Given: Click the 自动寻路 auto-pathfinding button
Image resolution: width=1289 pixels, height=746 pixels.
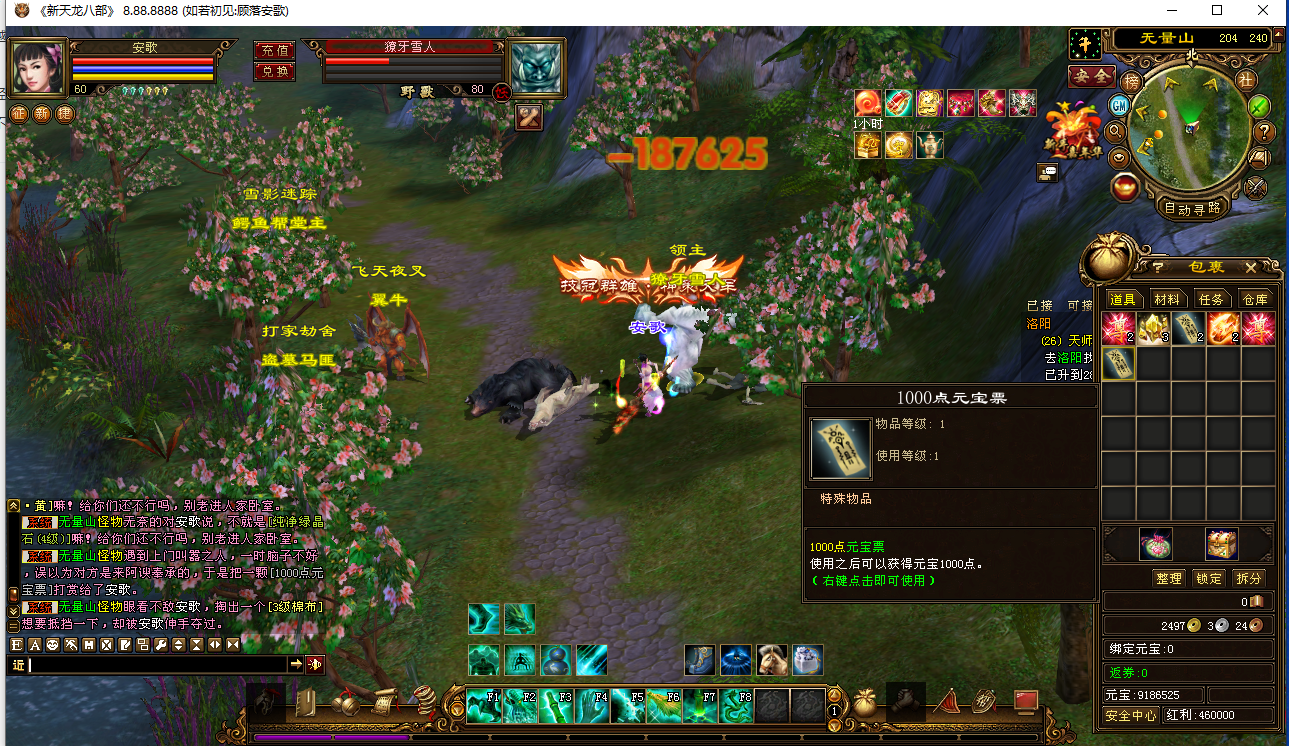Looking at the screenshot, I should point(1192,208).
